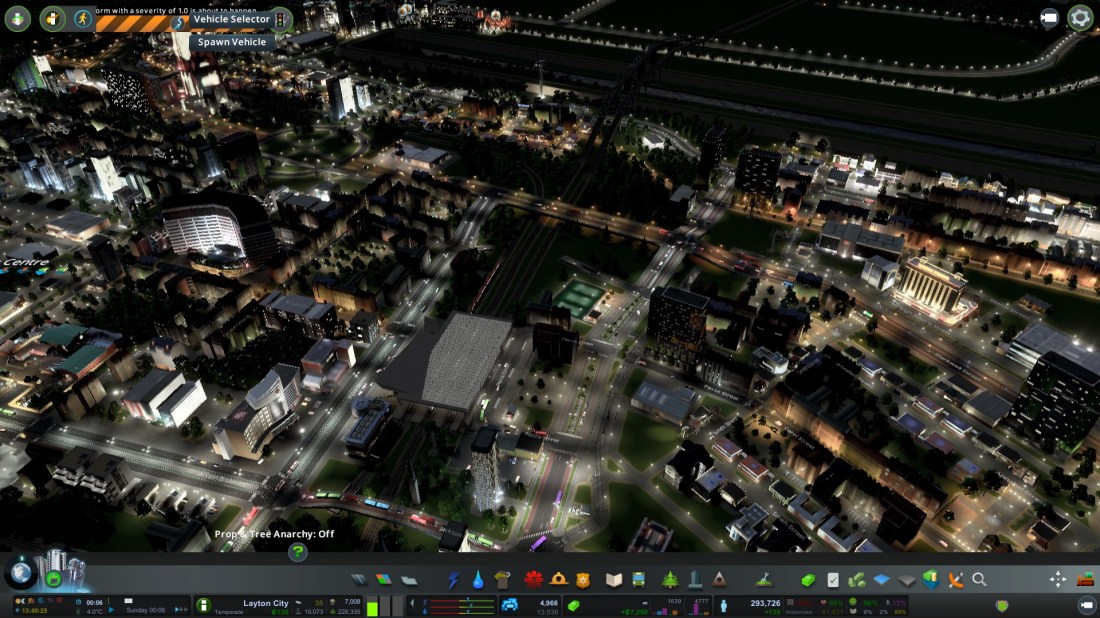
Task: Open the fire department menu
Action: (x=559, y=580)
